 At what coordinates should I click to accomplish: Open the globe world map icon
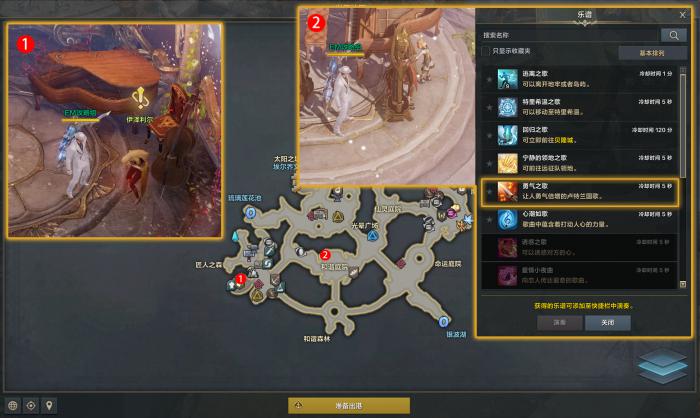(13, 406)
